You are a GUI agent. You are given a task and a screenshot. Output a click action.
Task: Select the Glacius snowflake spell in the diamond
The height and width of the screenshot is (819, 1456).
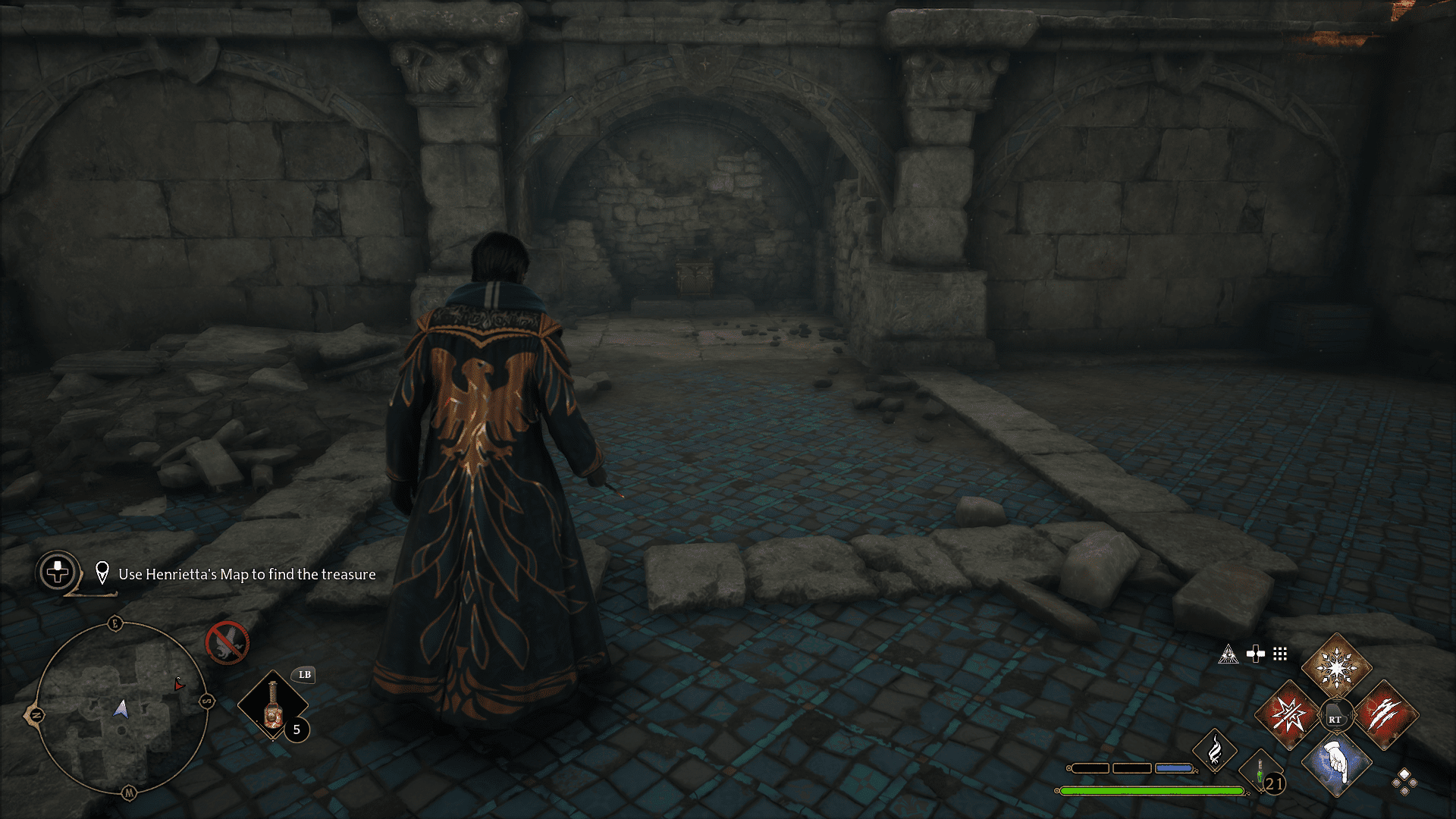click(x=1336, y=667)
